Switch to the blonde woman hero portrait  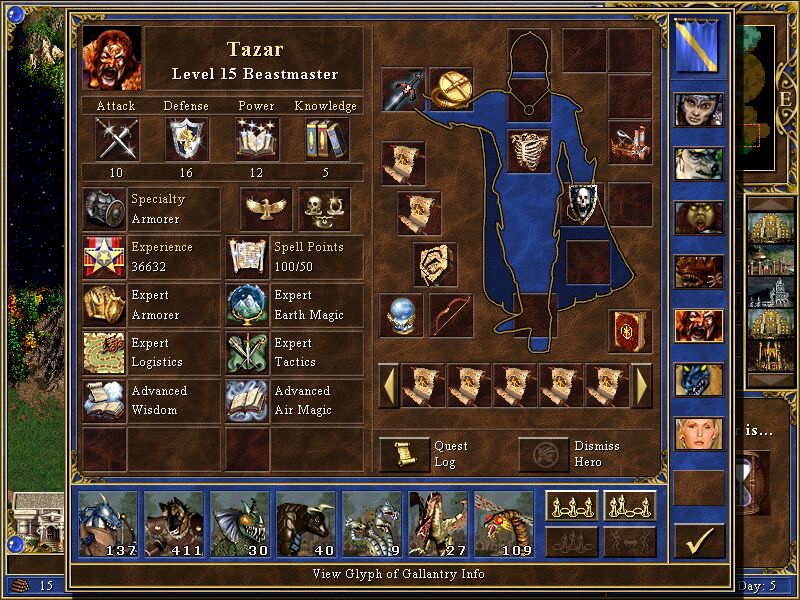pos(699,434)
